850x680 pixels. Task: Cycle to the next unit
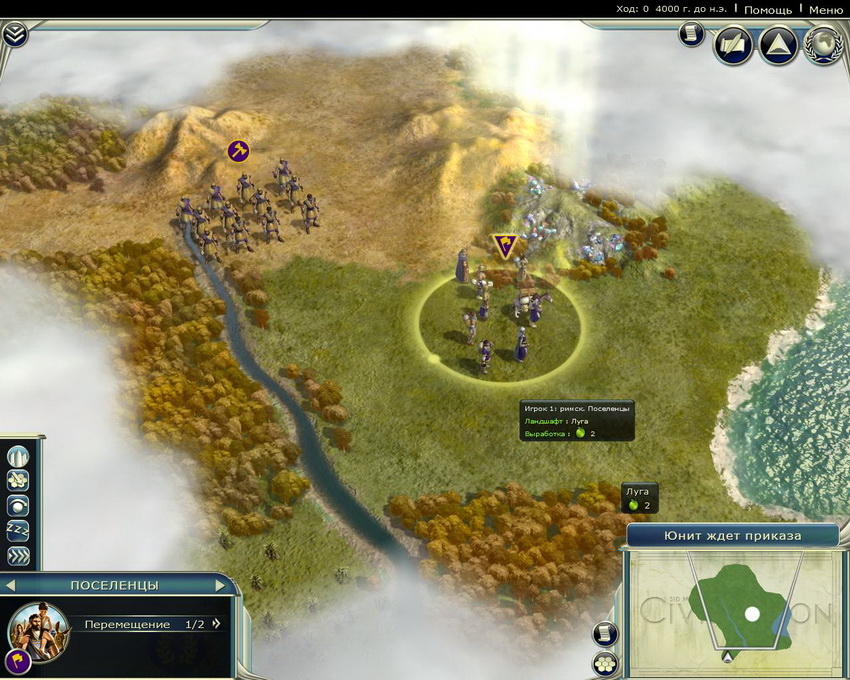[221, 585]
